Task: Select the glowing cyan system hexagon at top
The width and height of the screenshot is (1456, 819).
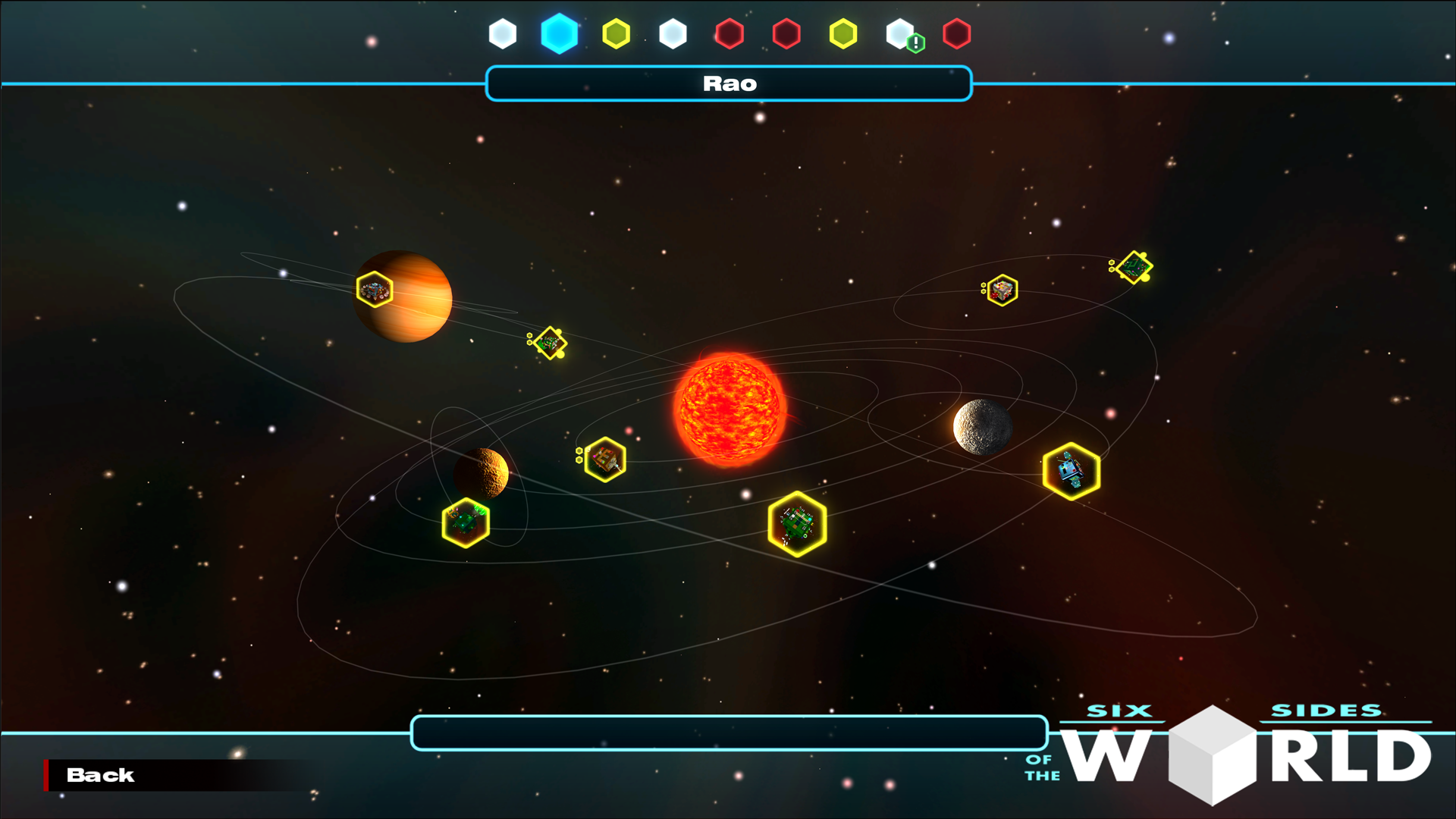Action: click(x=560, y=33)
